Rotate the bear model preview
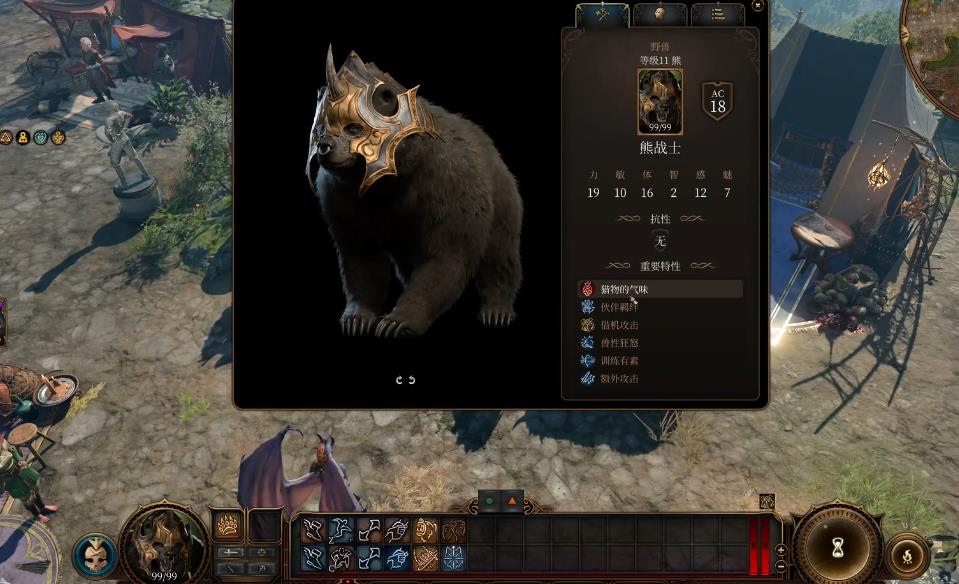 point(405,380)
